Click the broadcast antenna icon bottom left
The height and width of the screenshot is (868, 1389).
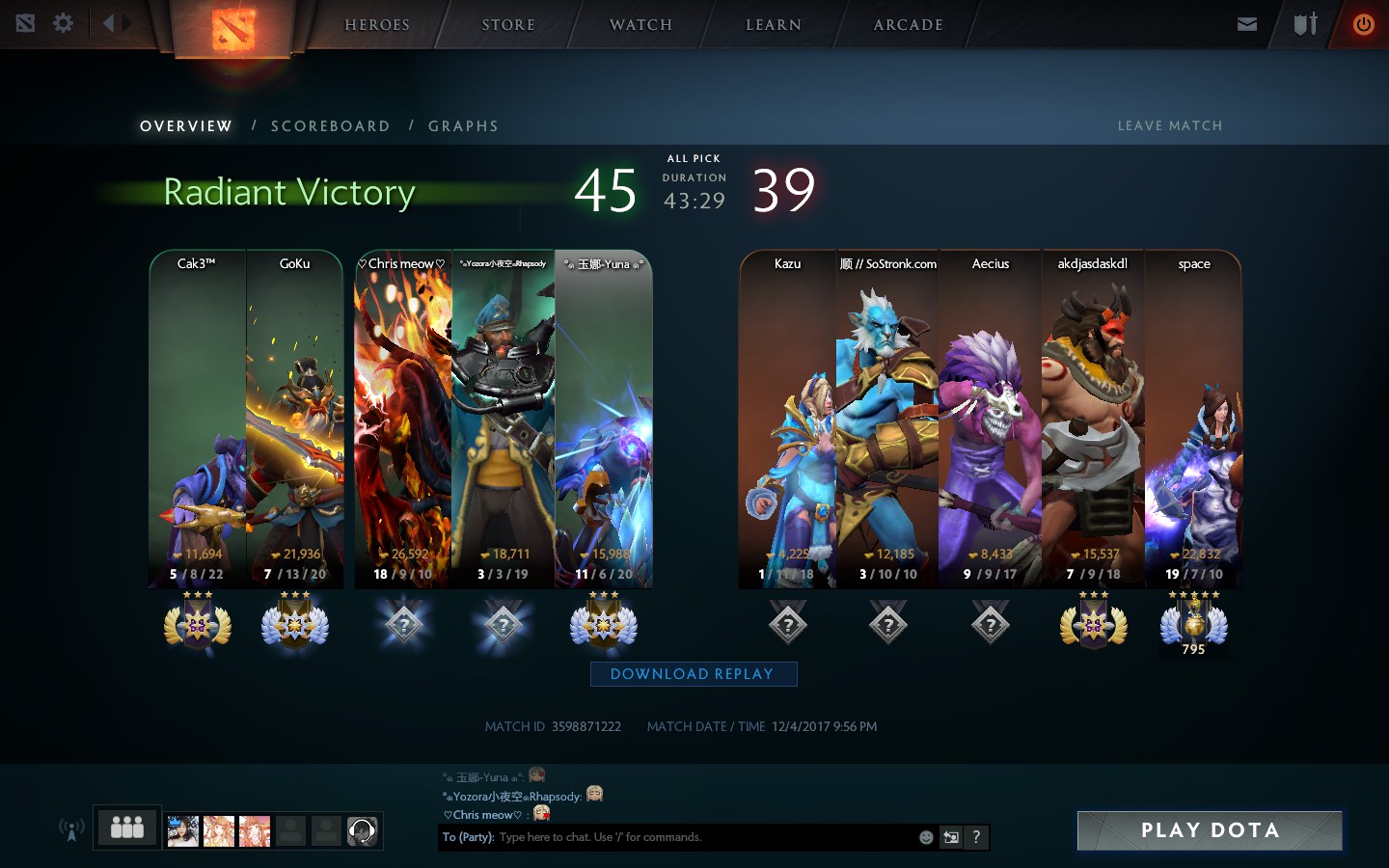pyautogui.click(x=71, y=827)
